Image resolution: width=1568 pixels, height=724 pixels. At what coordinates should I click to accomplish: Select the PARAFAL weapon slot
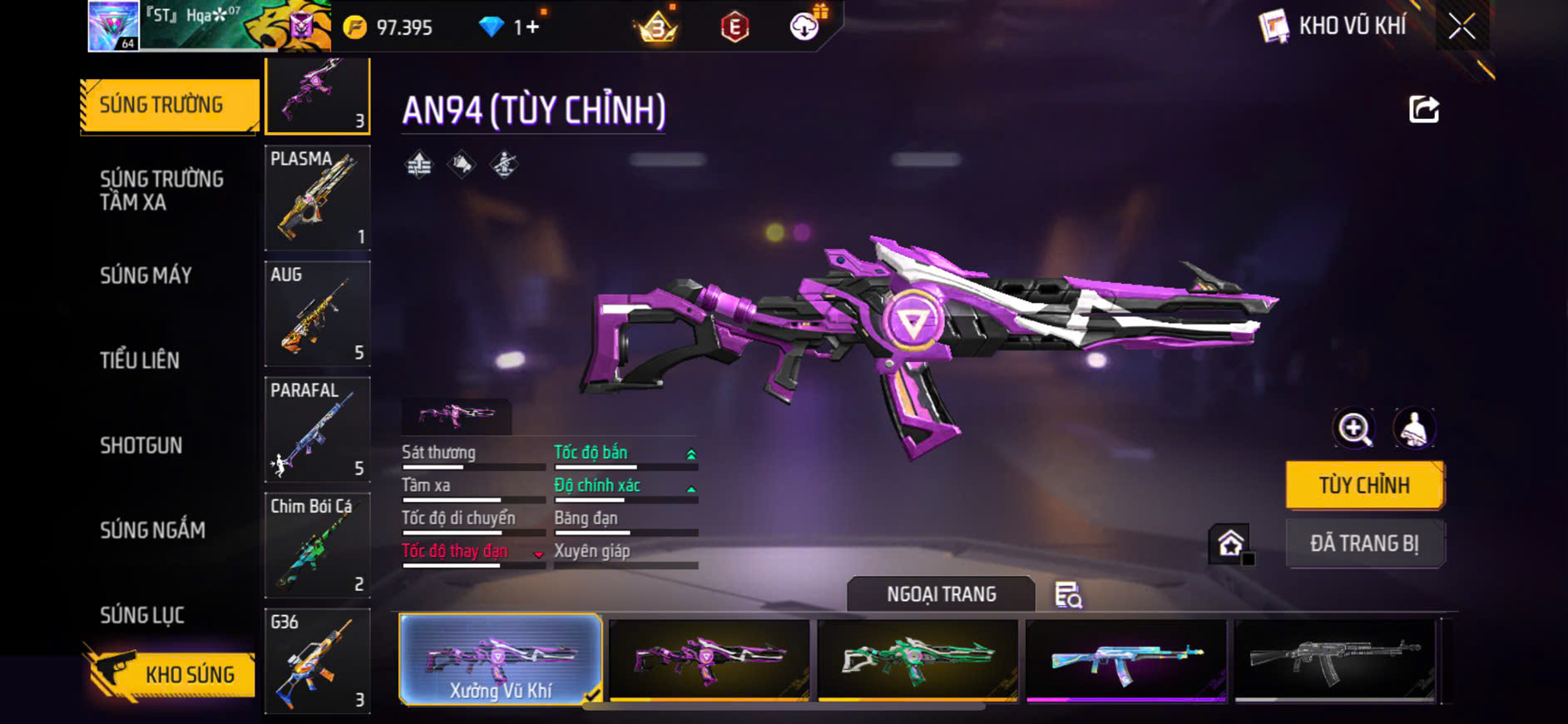coord(317,429)
